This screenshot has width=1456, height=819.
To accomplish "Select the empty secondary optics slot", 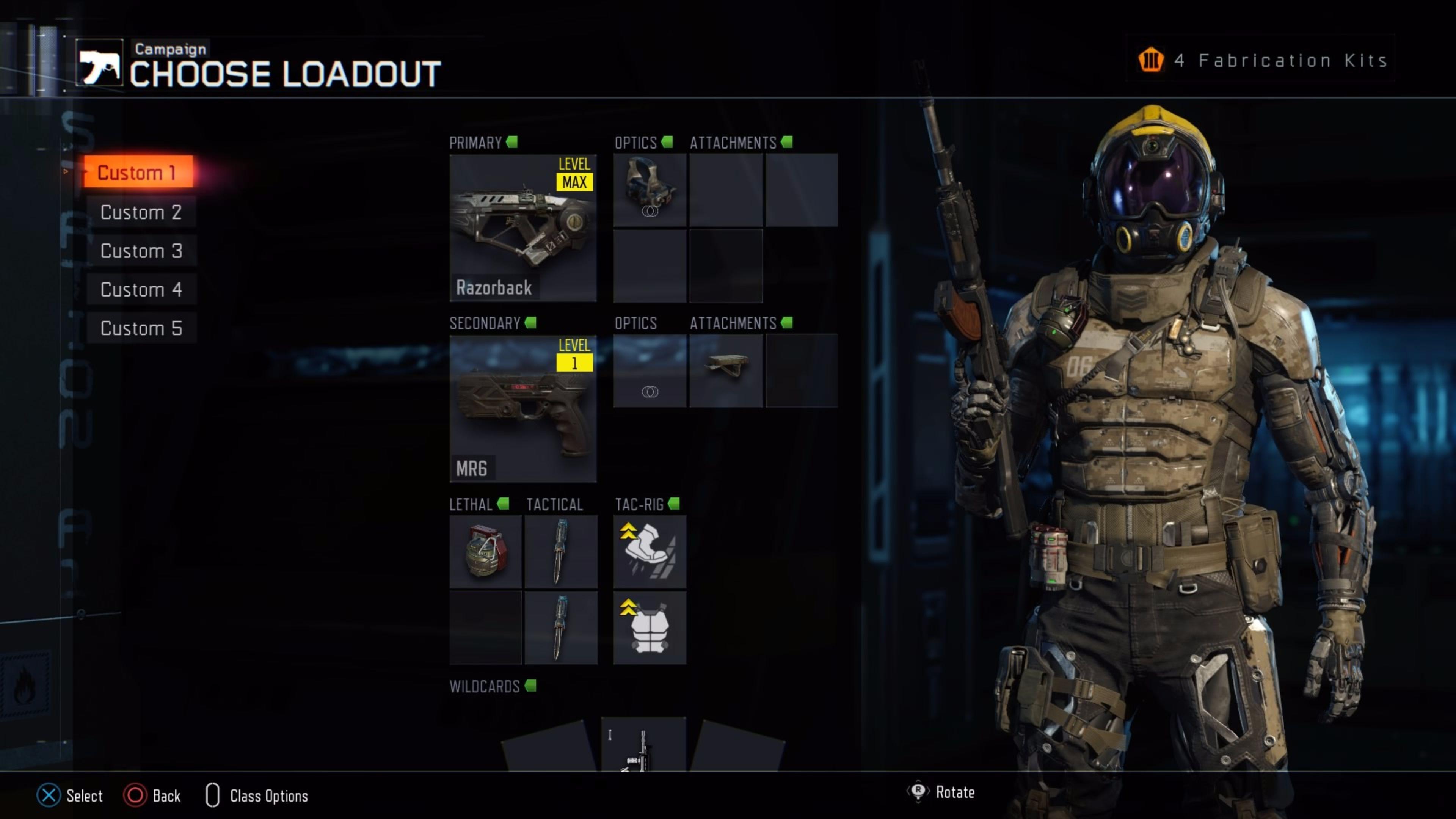I will point(650,371).
